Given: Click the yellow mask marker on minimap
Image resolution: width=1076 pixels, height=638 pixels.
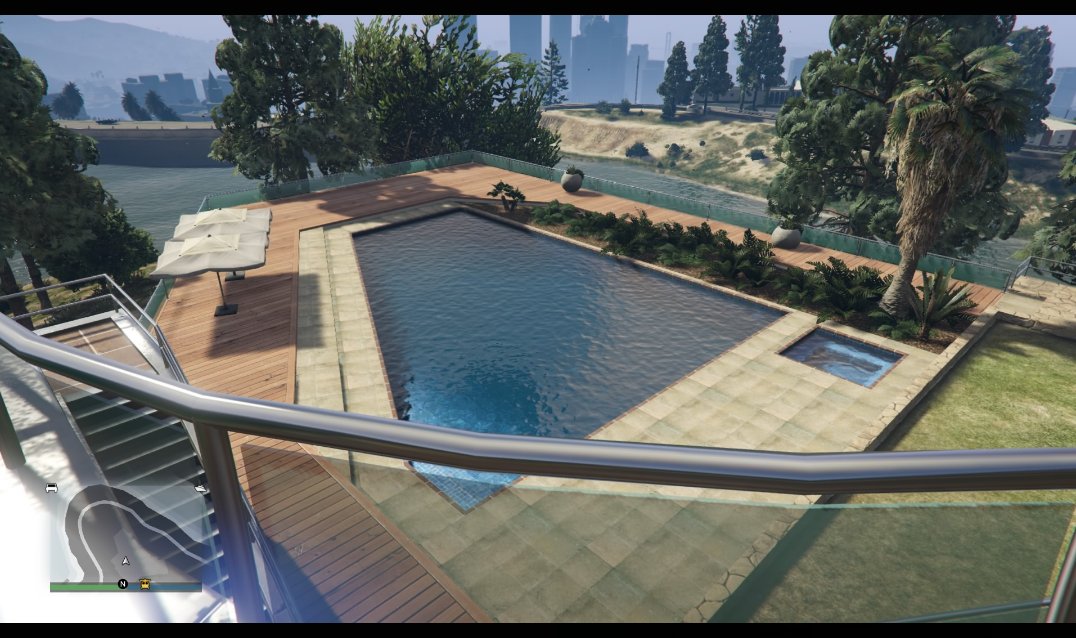Looking at the screenshot, I should [146, 583].
